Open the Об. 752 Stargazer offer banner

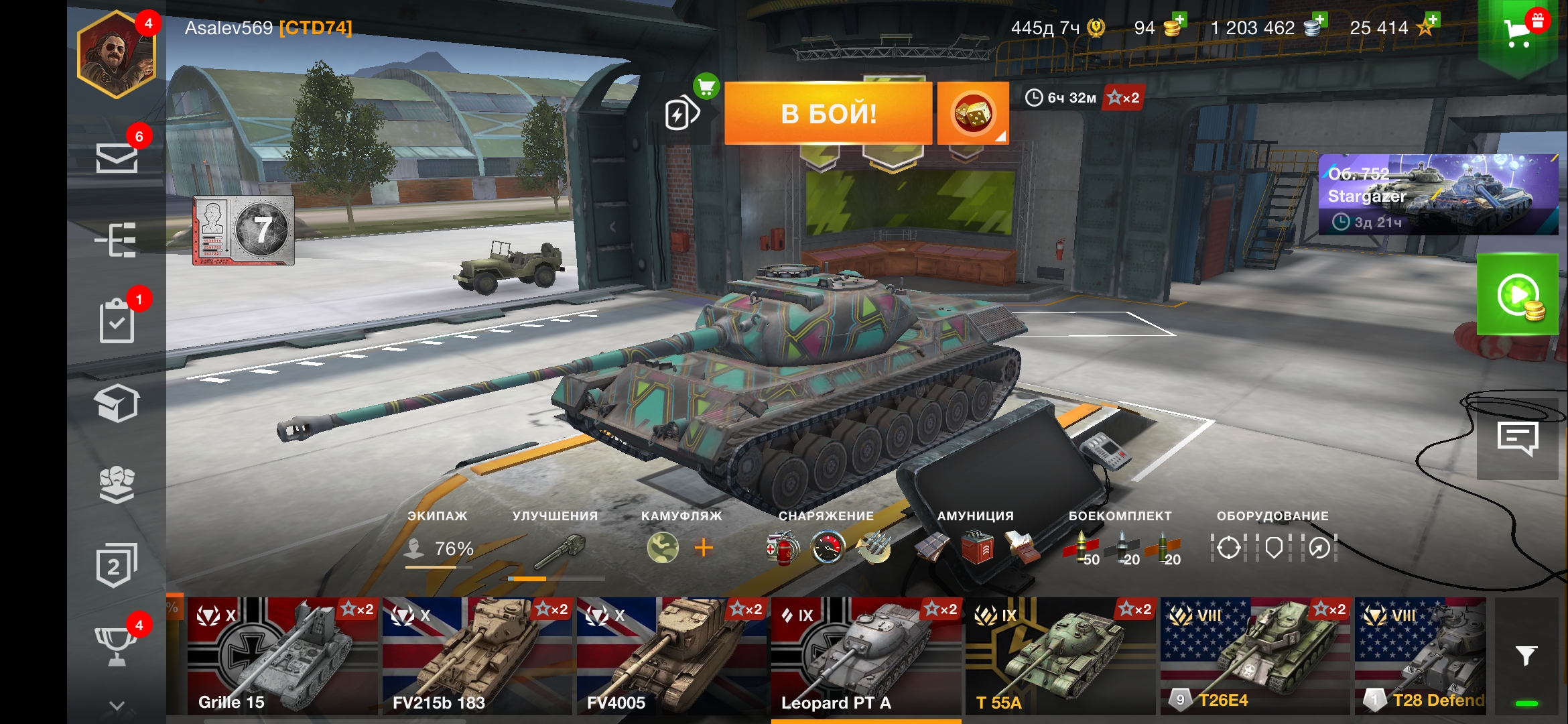(x=1438, y=194)
